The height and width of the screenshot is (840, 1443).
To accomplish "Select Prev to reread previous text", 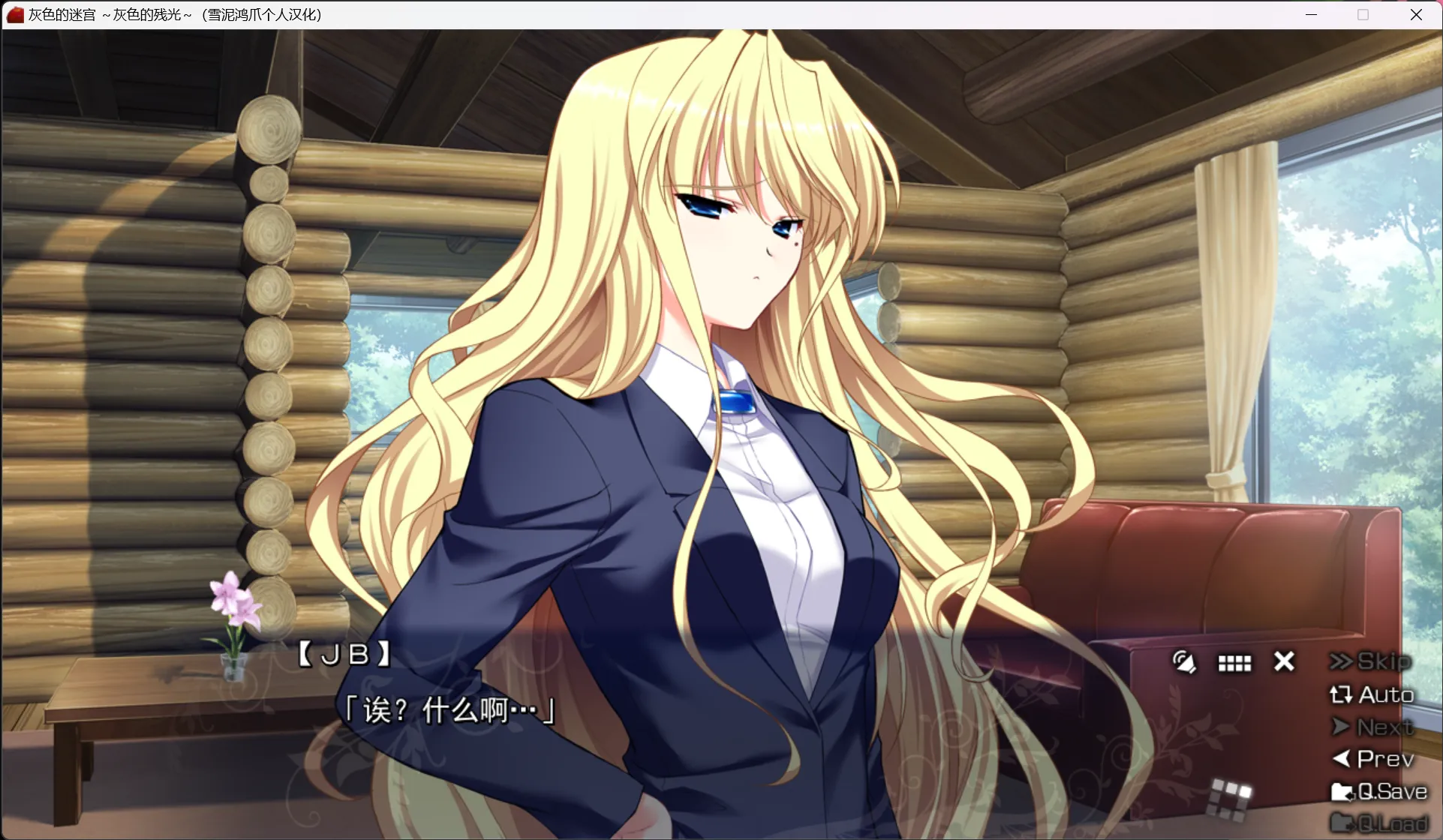I will [1383, 757].
